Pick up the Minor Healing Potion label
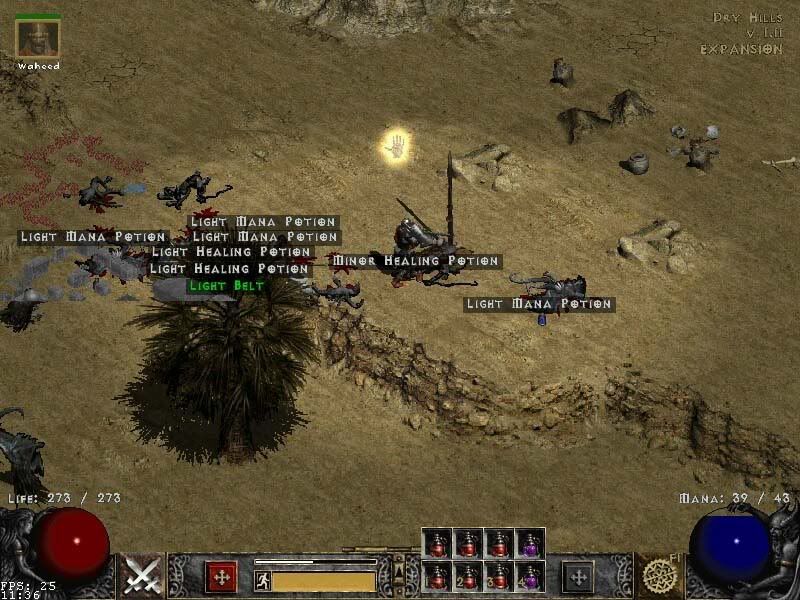800x600 pixels. pyautogui.click(x=415, y=261)
